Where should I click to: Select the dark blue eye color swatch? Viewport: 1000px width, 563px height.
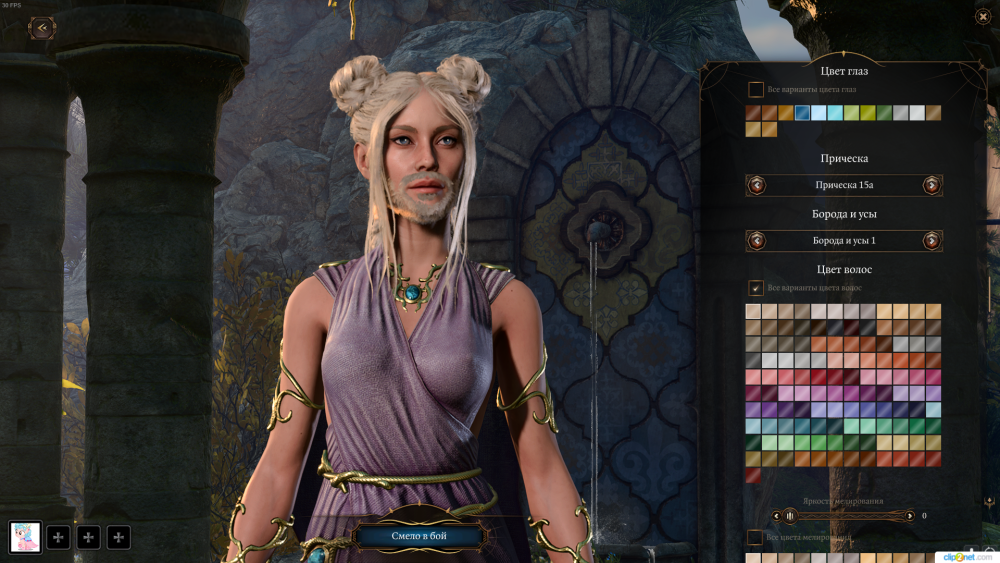tap(802, 113)
